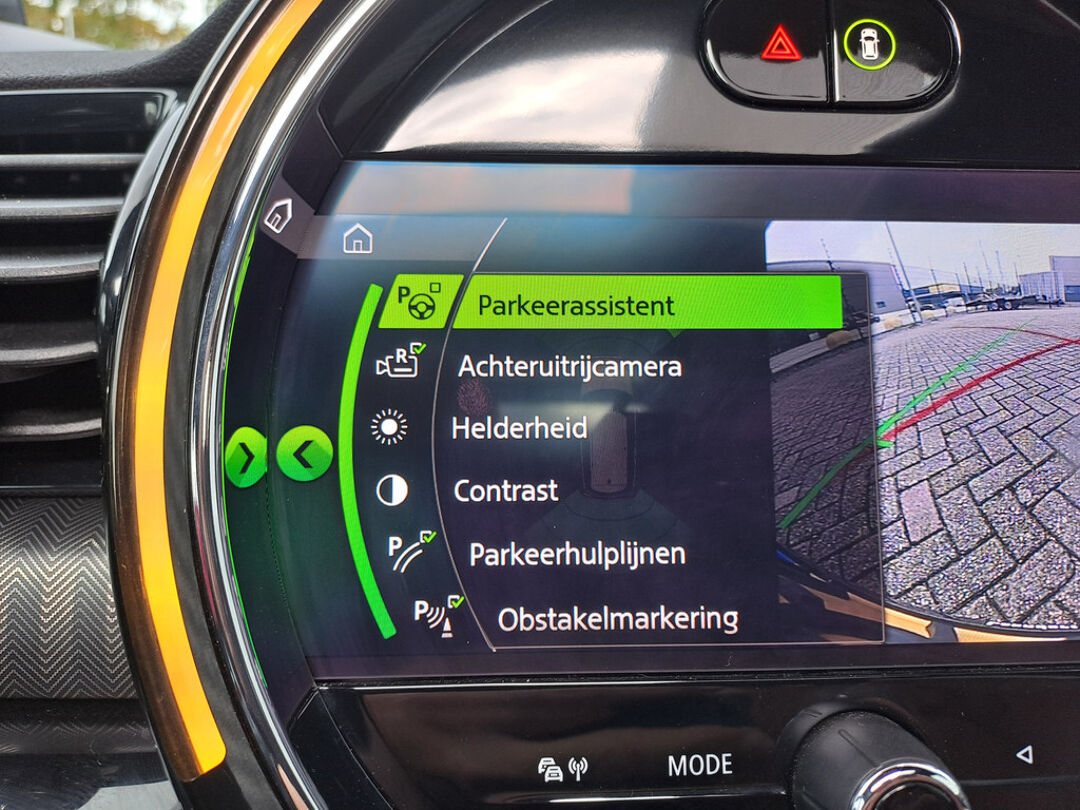Choose the Helderheid setting

point(518,428)
